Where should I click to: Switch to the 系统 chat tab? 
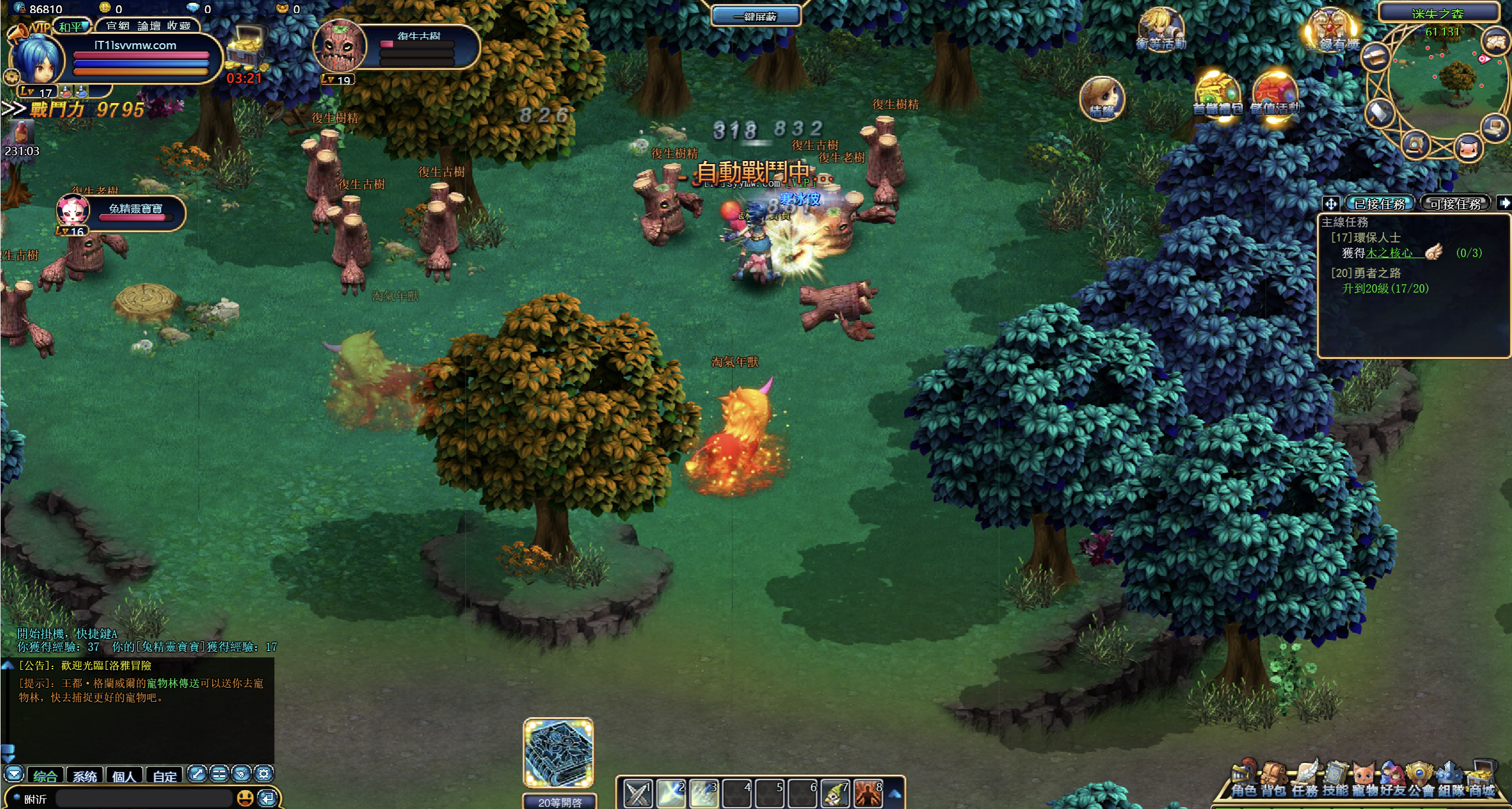pos(85,776)
